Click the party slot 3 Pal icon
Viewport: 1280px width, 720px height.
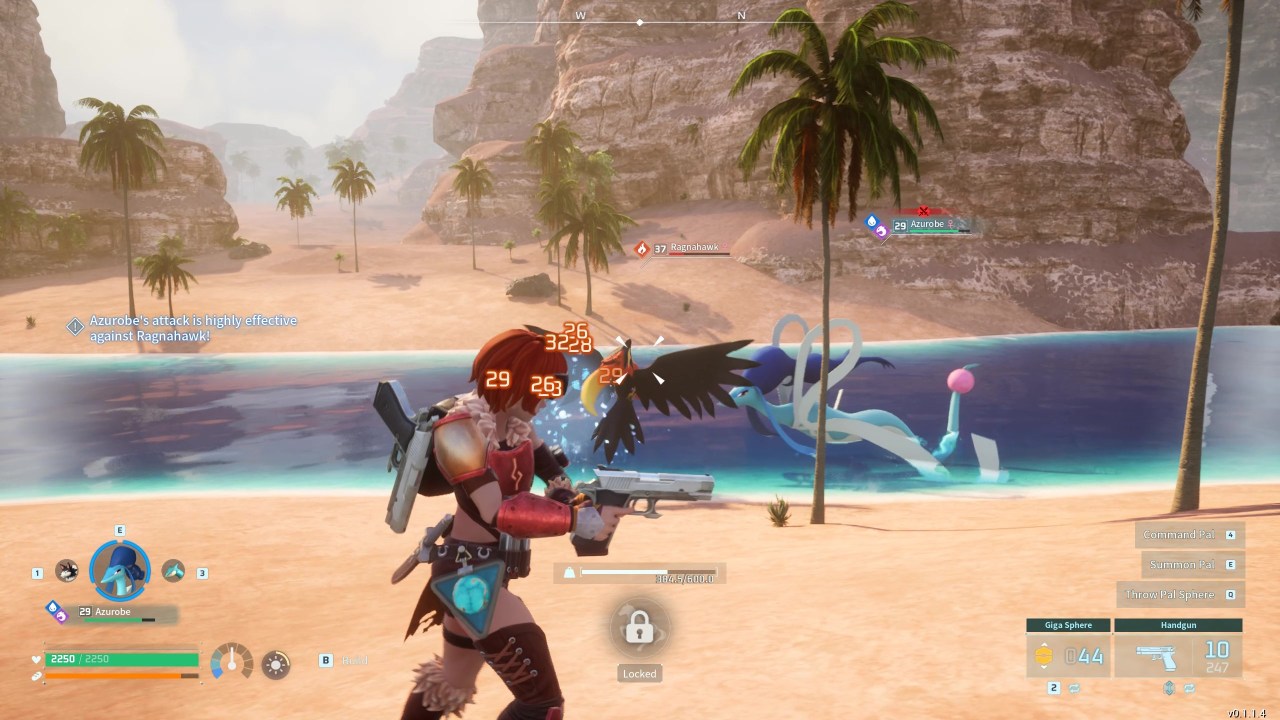[171, 571]
